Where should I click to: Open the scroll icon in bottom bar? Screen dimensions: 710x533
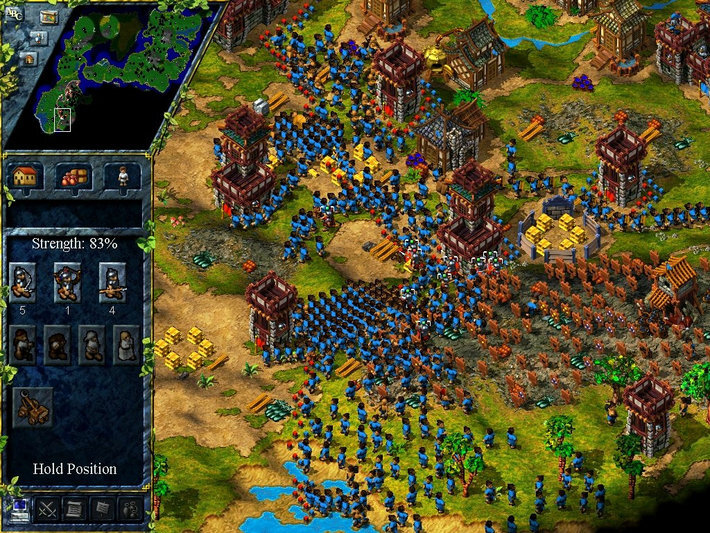click(x=75, y=509)
